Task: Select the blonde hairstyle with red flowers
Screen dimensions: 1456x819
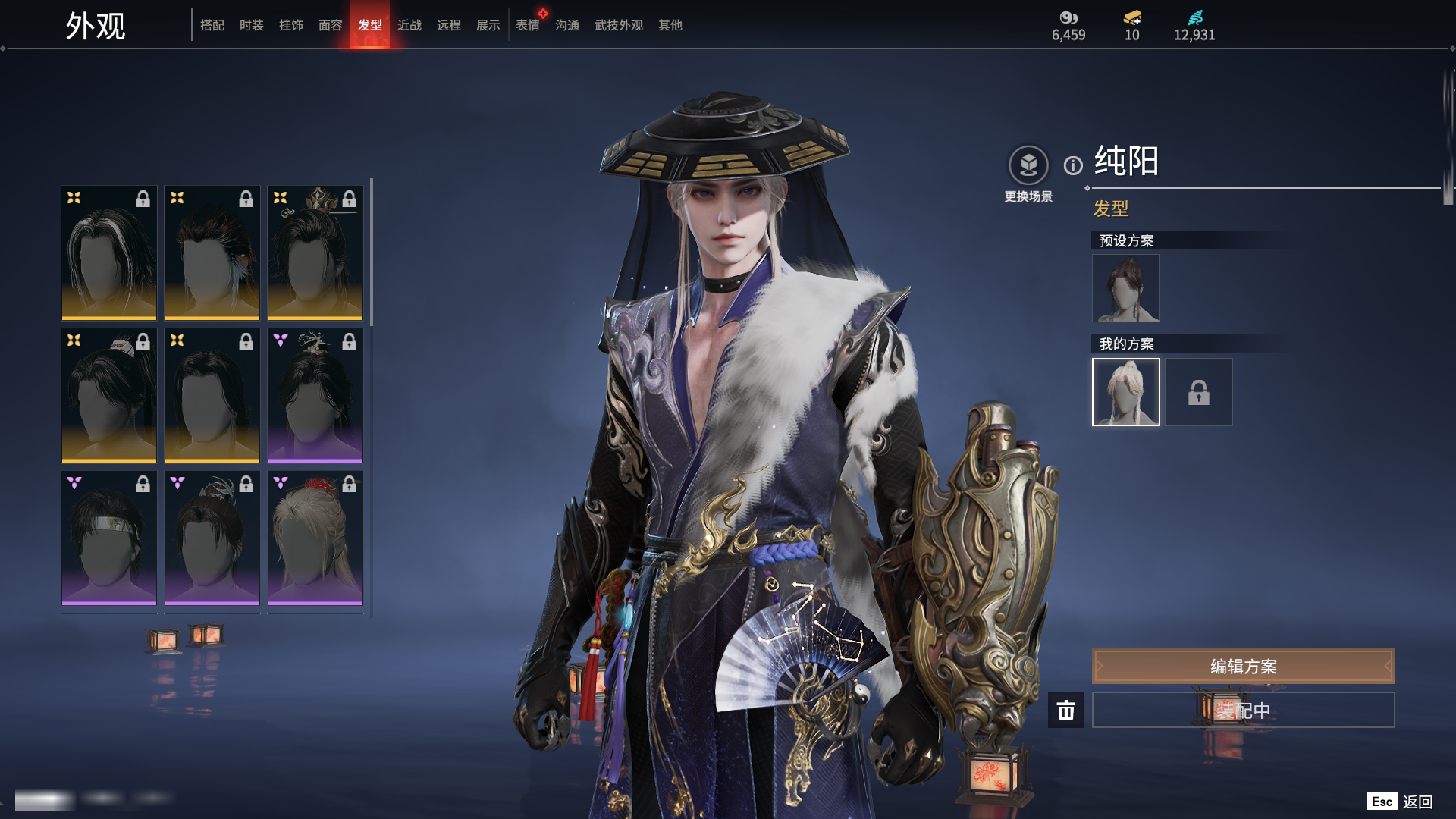Action: pos(315,538)
